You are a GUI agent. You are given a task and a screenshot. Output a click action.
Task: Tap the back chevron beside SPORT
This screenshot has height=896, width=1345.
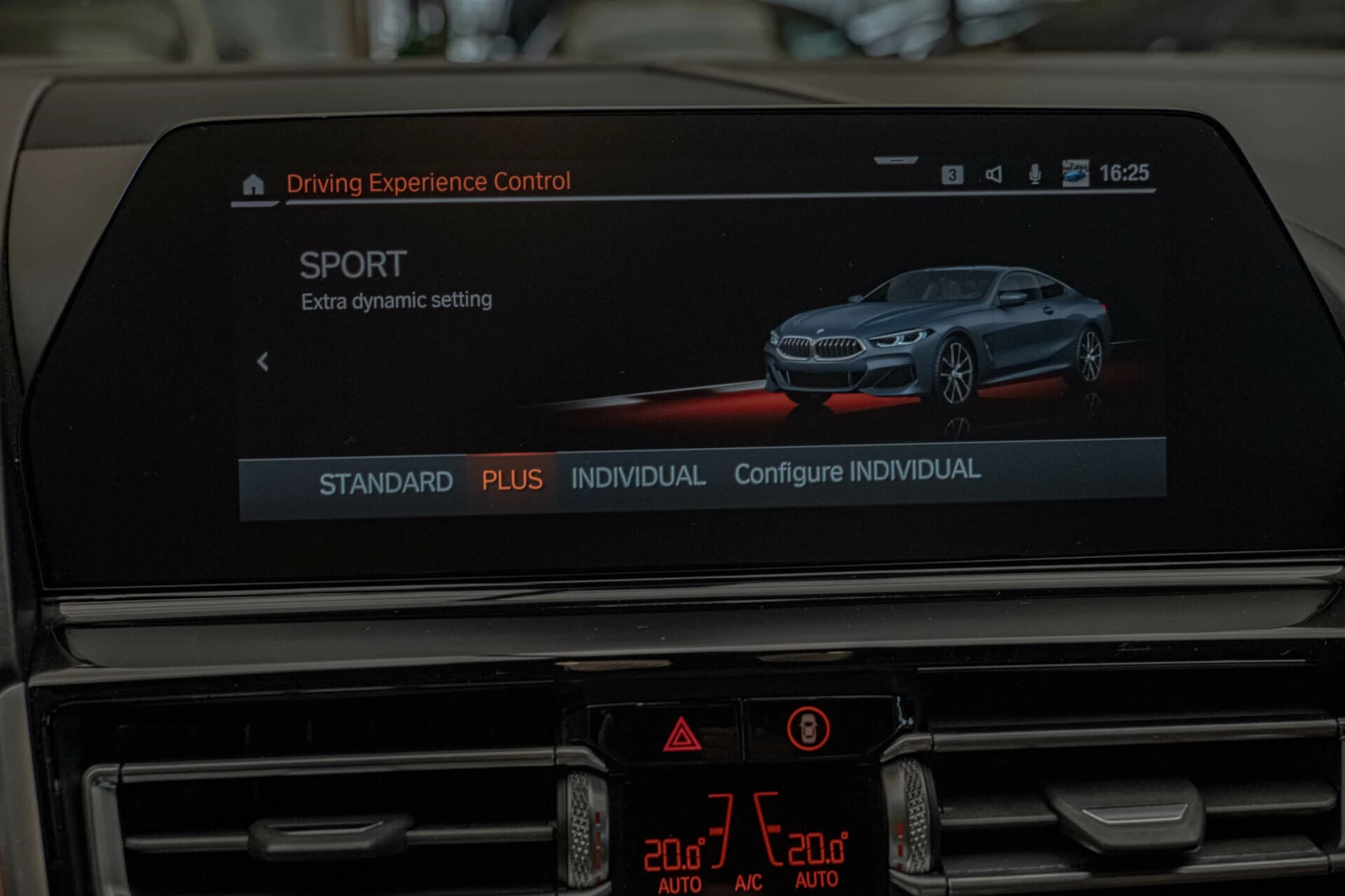[263, 360]
